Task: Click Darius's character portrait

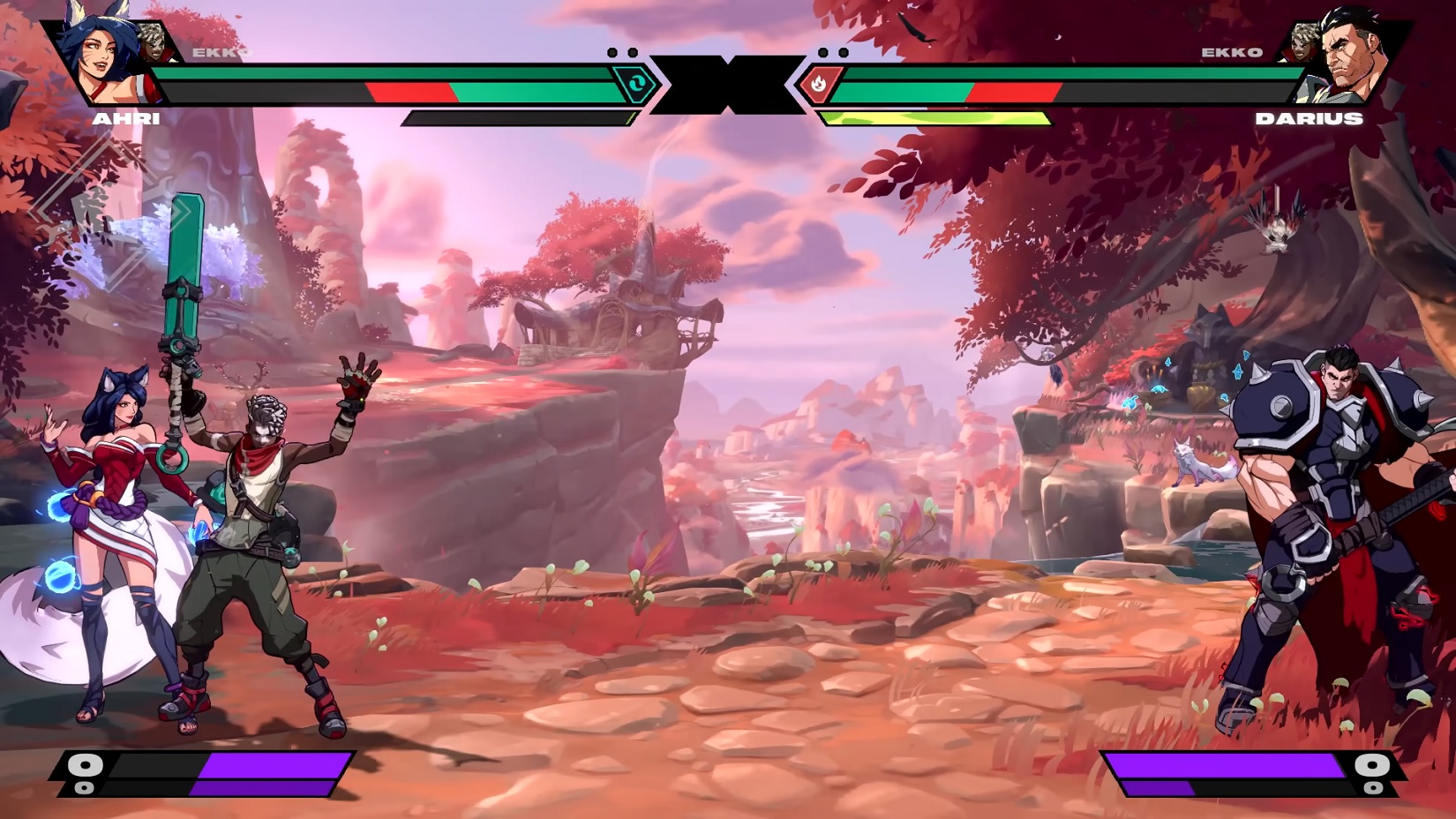Action: (1350, 55)
